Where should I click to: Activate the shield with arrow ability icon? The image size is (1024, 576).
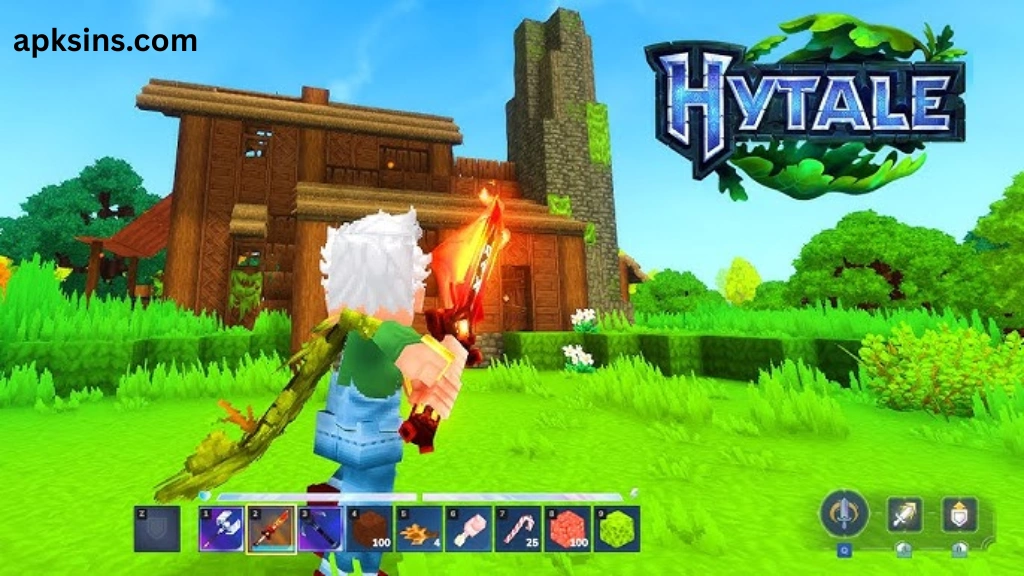point(959,514)
